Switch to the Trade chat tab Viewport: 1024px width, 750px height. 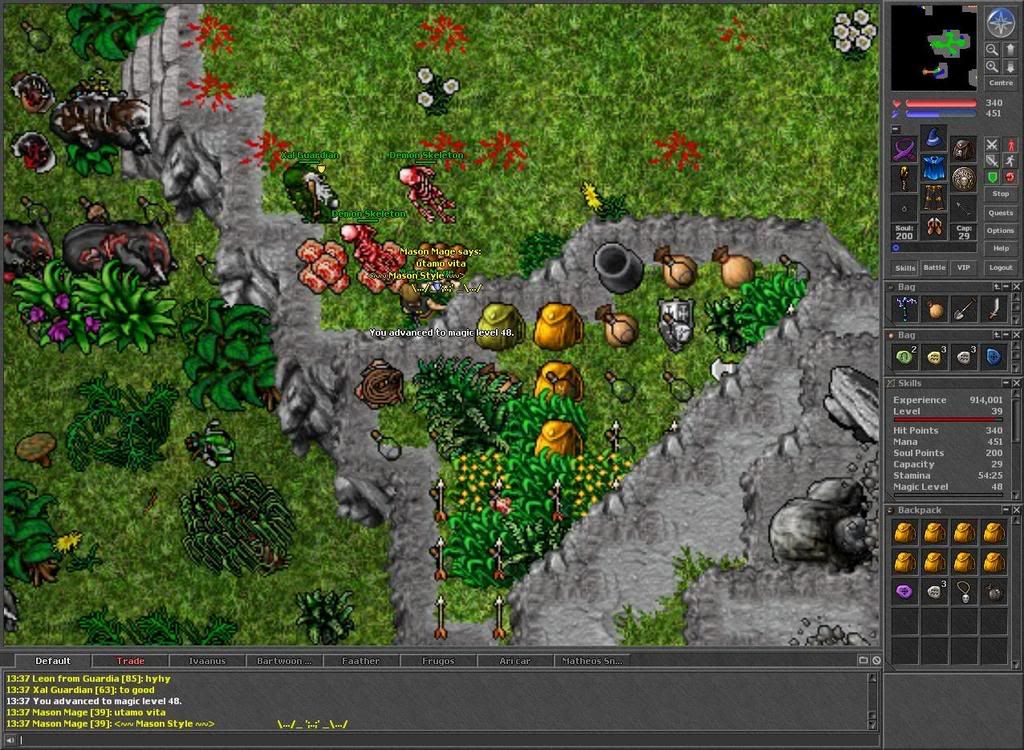click(x=130, y=661)
